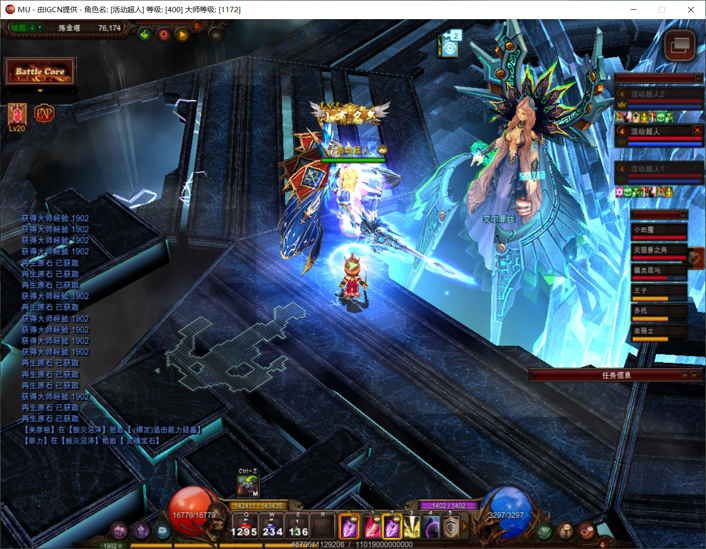Screen dimensions: 706x549
Task: Open the EXP buff icon
Action: 44,113
